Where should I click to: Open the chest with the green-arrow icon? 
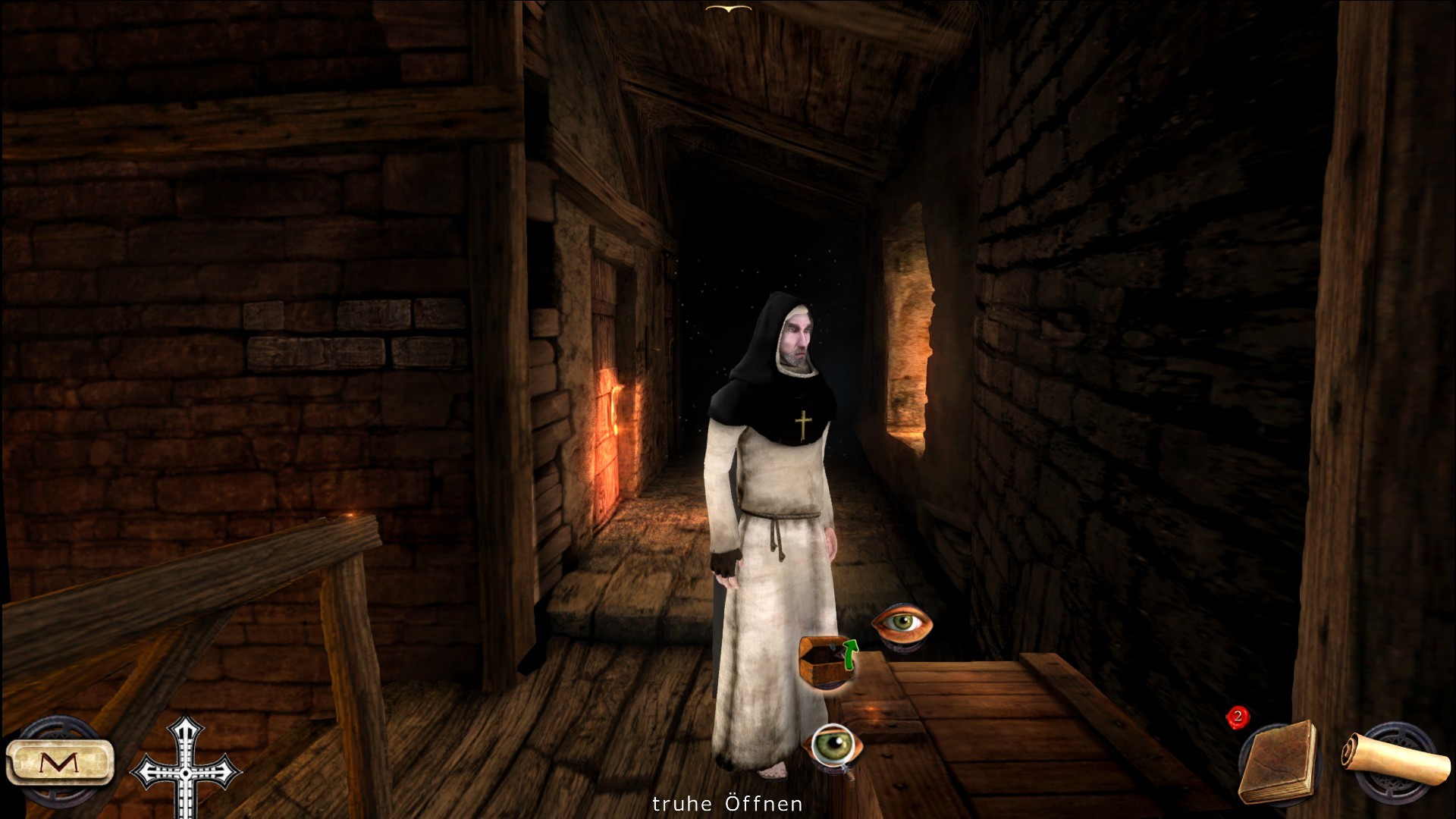tap(827, 662)
